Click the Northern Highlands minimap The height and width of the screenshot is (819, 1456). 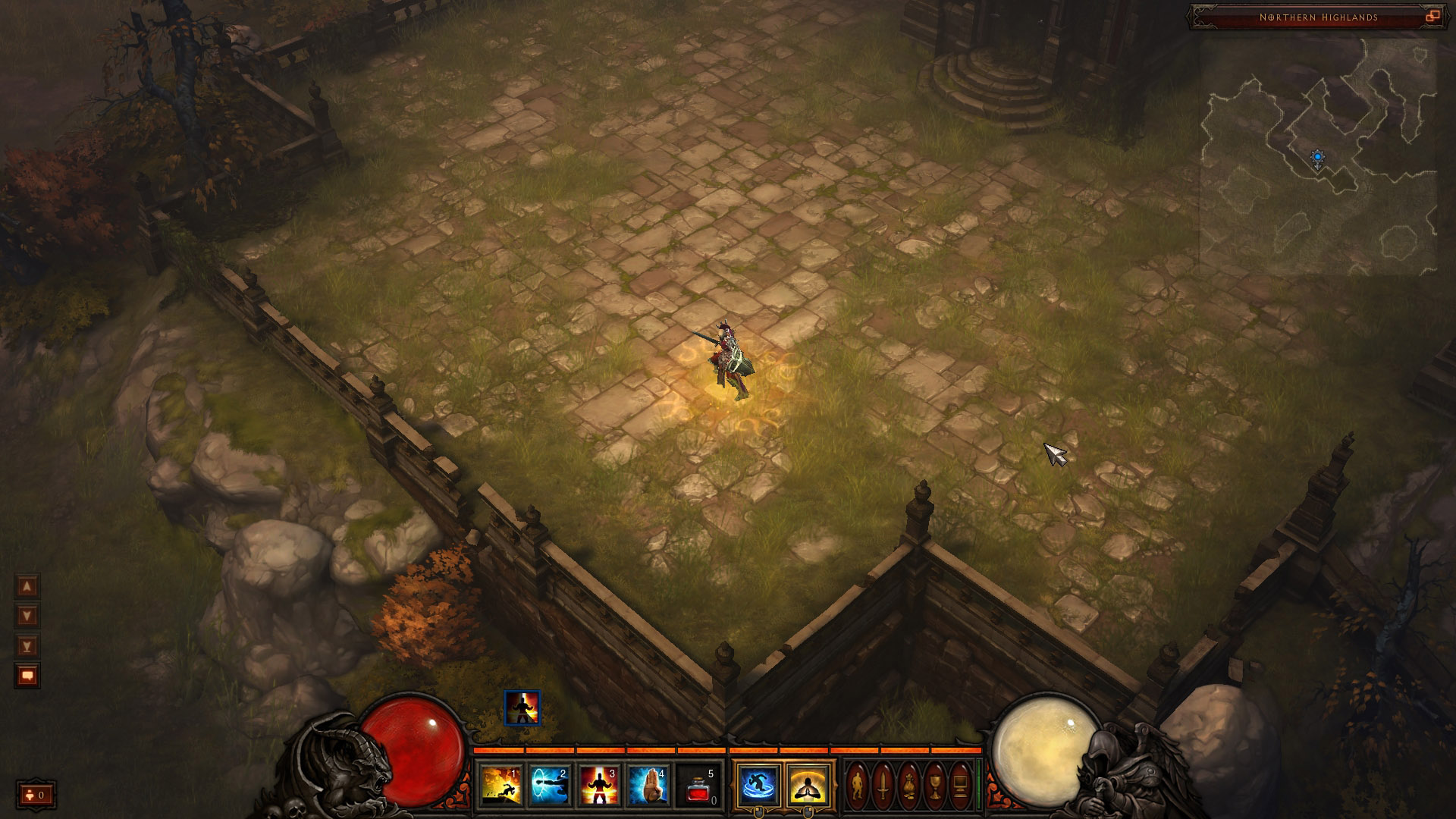coord(1318,155)
